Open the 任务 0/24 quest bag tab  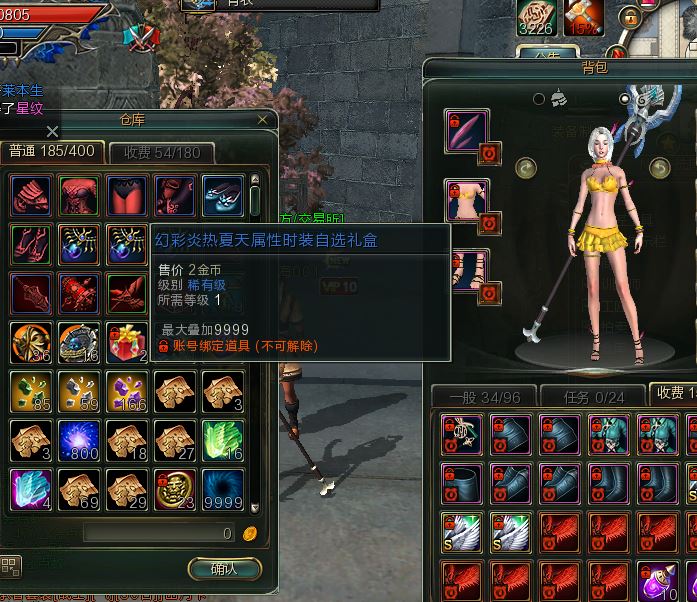pyautogui.click(x=592, y=396)
